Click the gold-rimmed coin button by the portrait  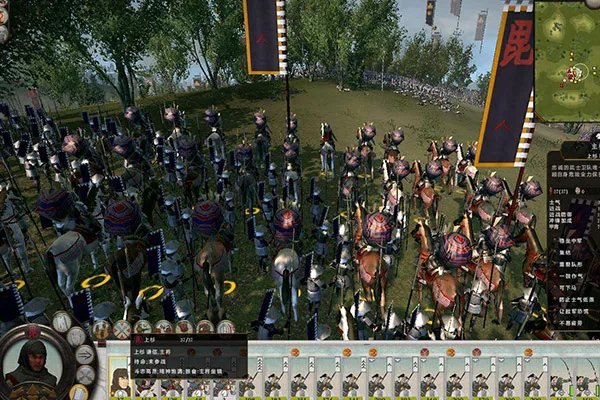(80, 391)
